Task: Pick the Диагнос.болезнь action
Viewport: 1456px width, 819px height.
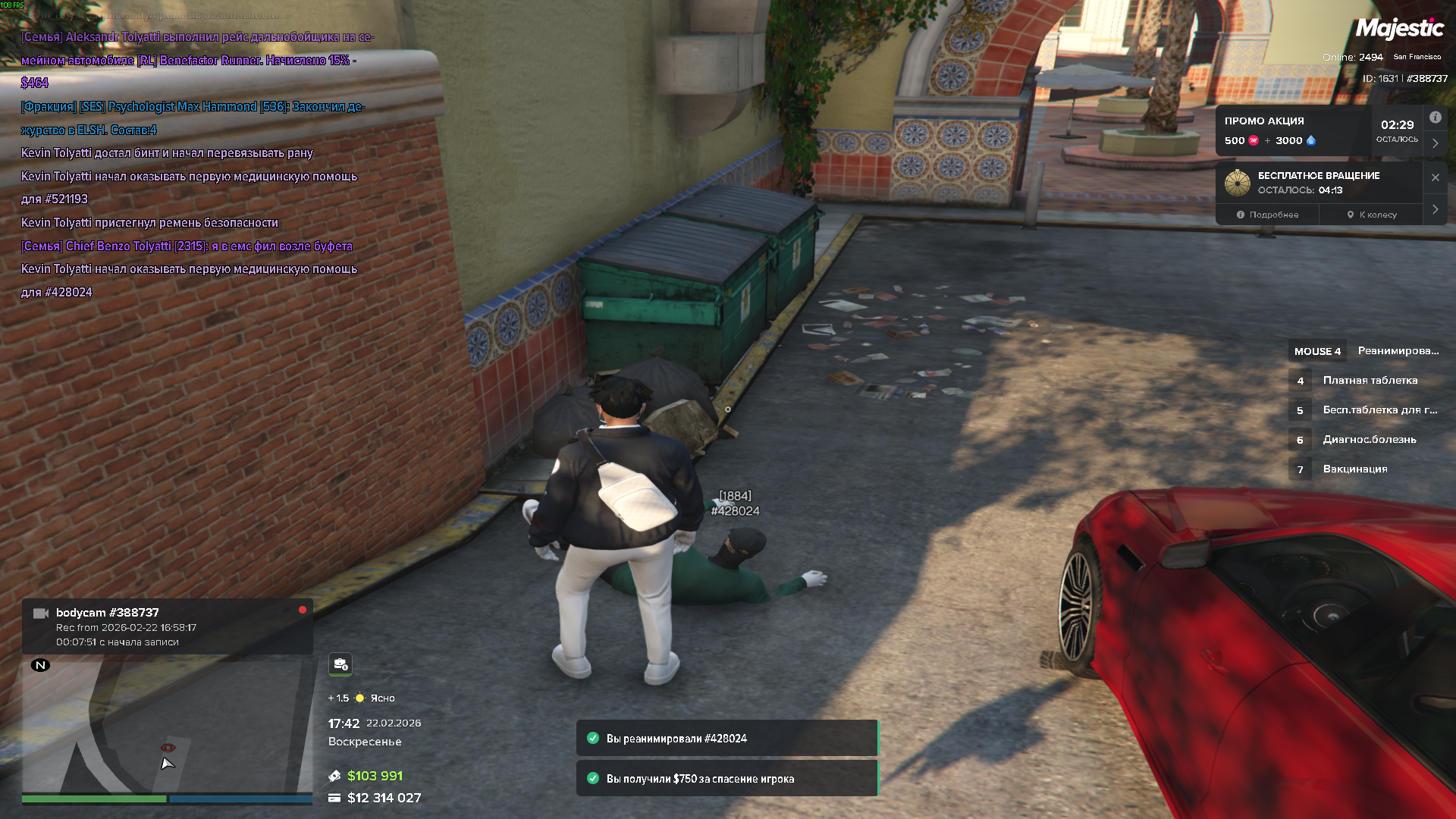Action: (1369, 439)
